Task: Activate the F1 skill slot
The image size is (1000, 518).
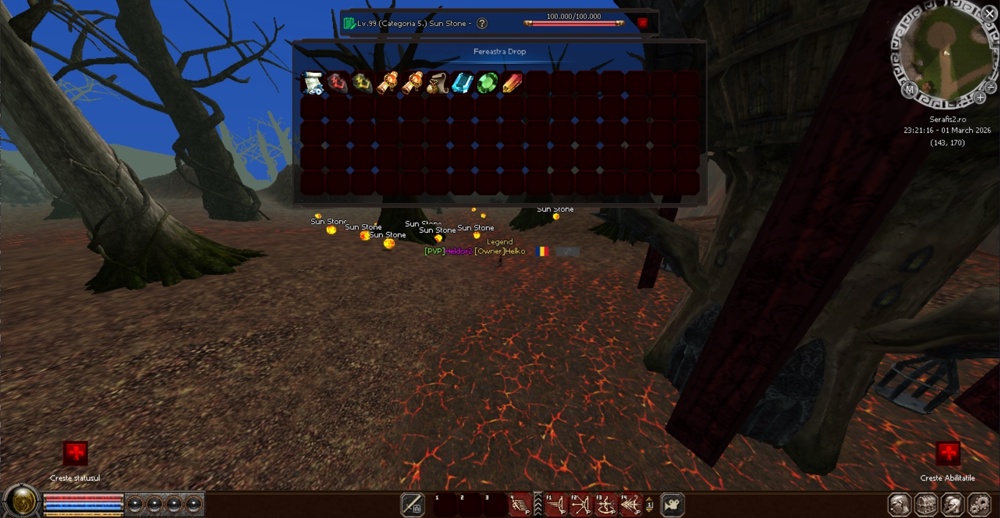Action: [556, 504]
